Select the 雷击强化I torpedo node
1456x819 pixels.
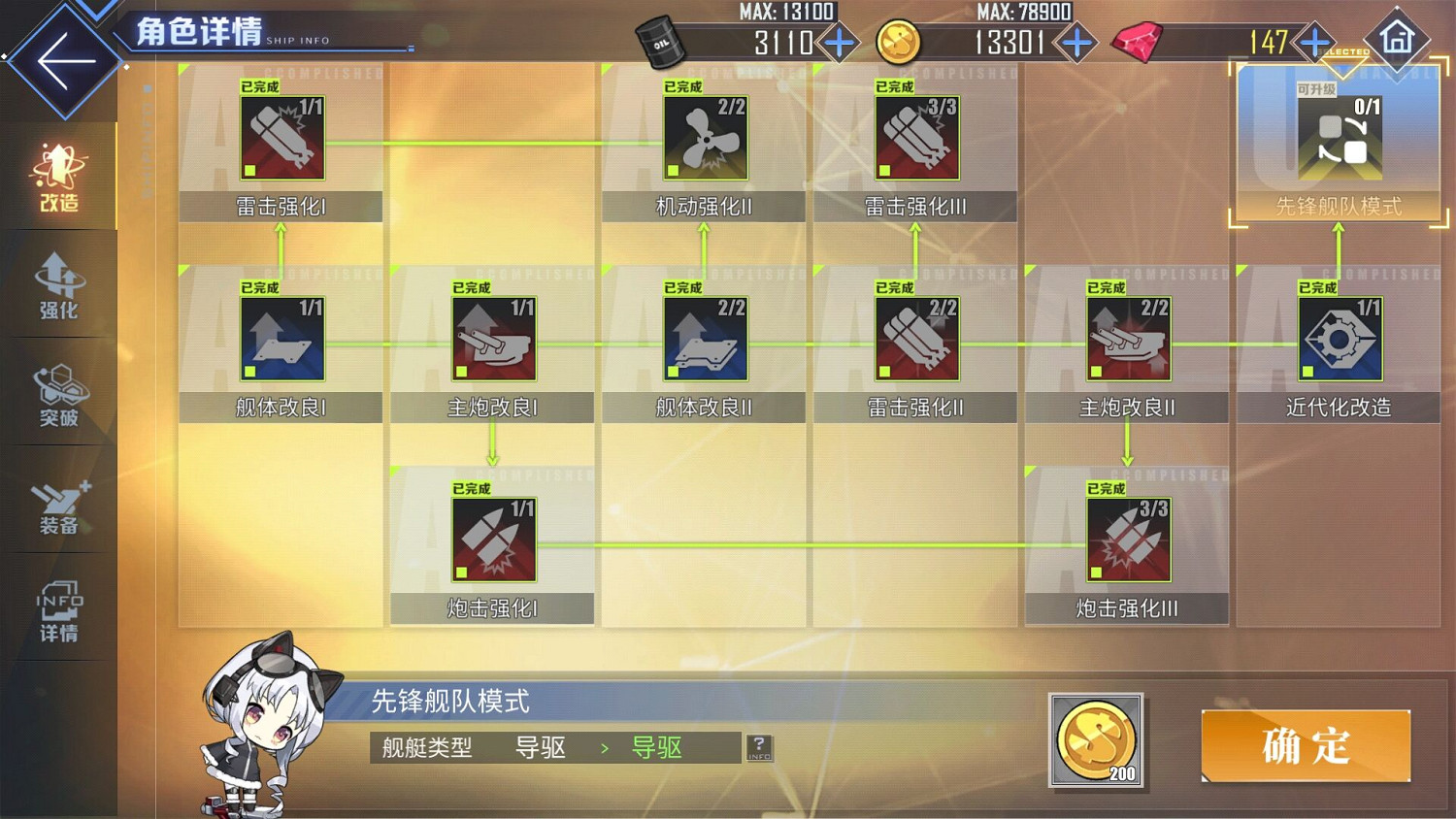[280, 139]
